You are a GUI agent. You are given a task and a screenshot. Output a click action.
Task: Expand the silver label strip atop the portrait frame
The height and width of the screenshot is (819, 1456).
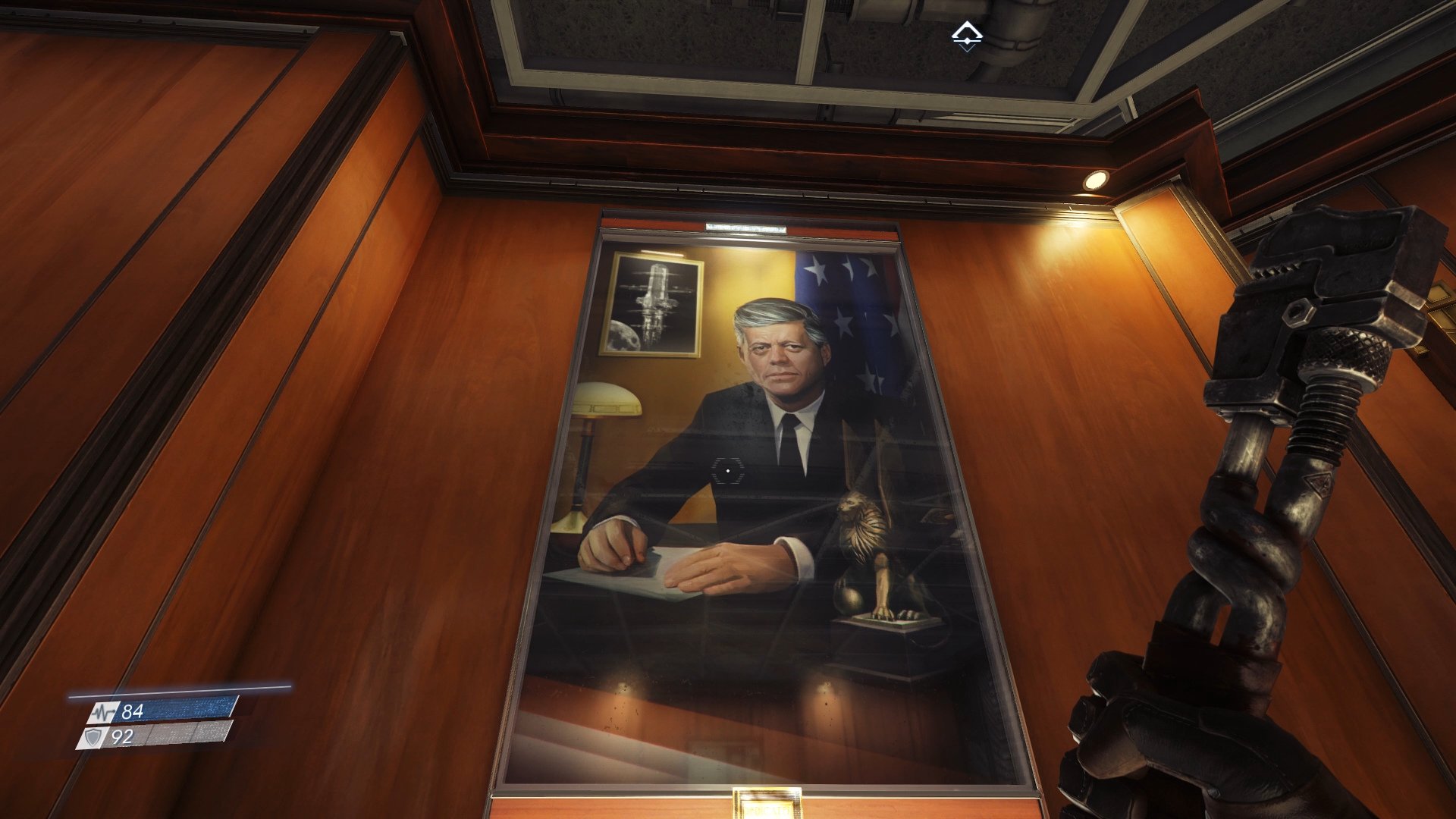pos(747,225)
